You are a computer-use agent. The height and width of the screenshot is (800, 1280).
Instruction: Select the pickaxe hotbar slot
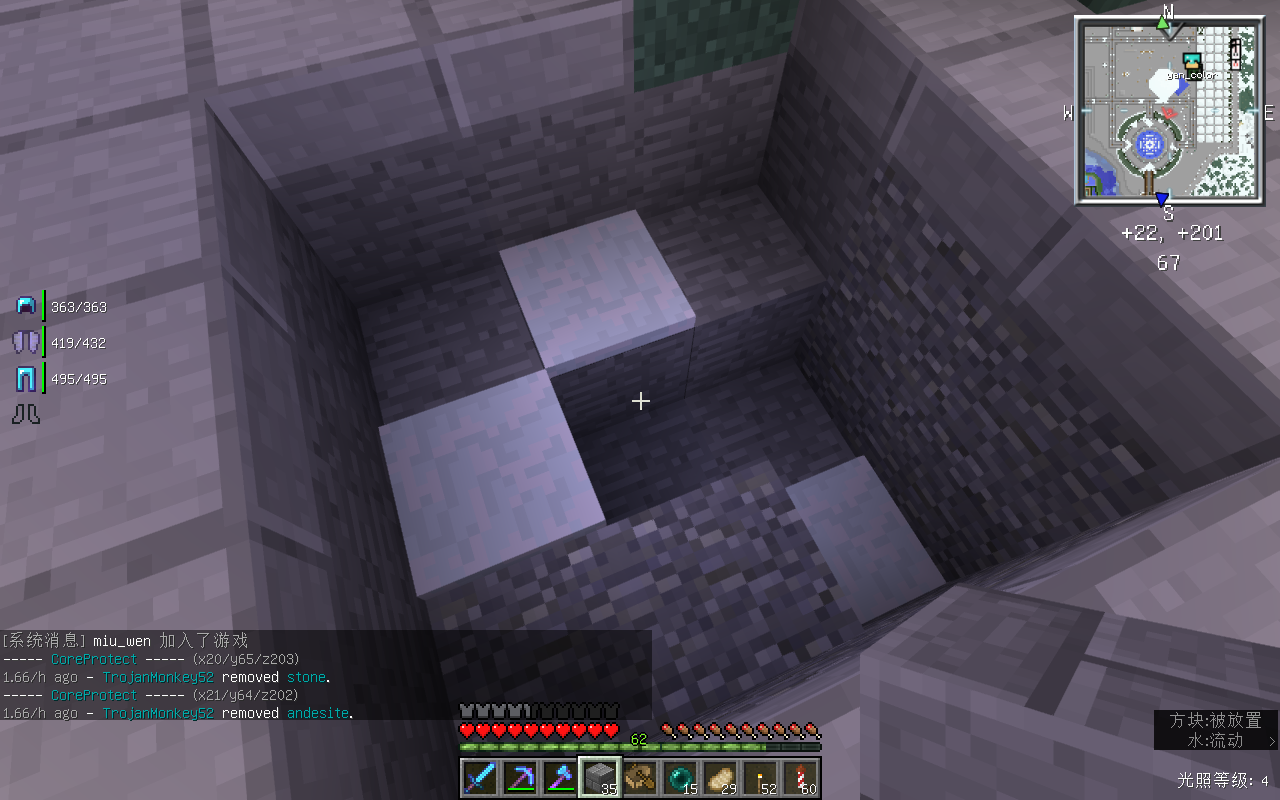[520, 778]
